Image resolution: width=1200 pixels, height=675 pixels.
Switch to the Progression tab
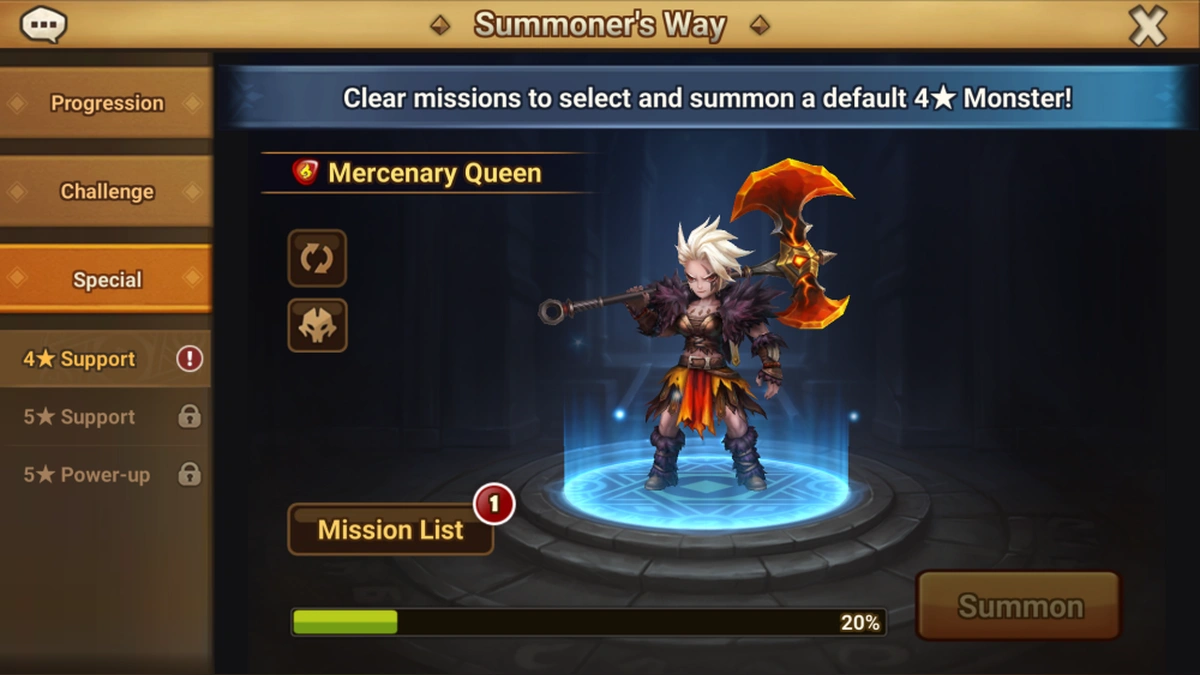tap(106, 103)
